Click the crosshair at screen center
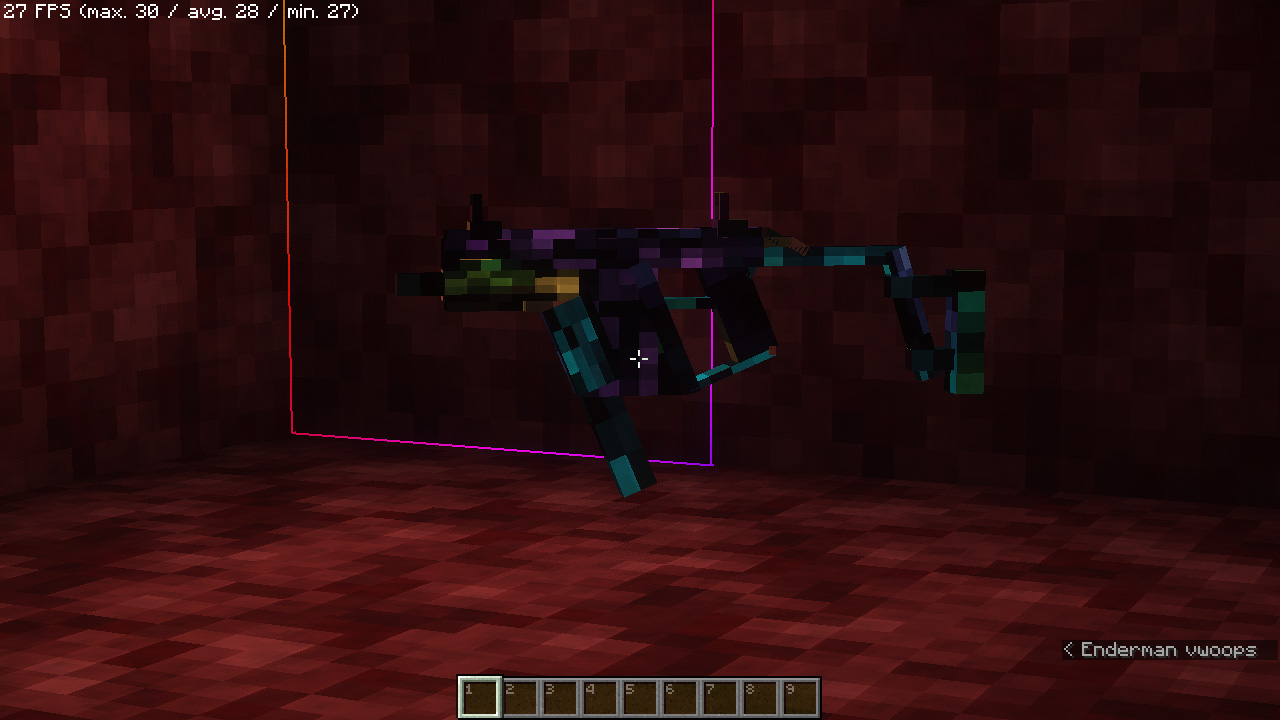1280x720 pixels. (x=640, y=358)
